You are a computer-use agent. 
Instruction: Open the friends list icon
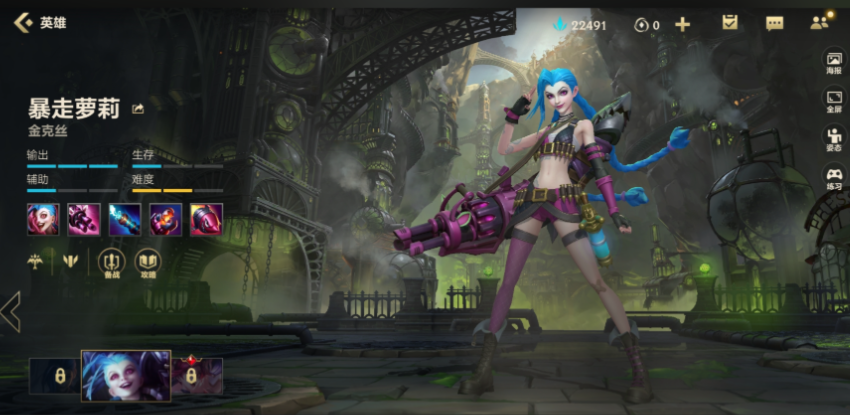(821, 22)
